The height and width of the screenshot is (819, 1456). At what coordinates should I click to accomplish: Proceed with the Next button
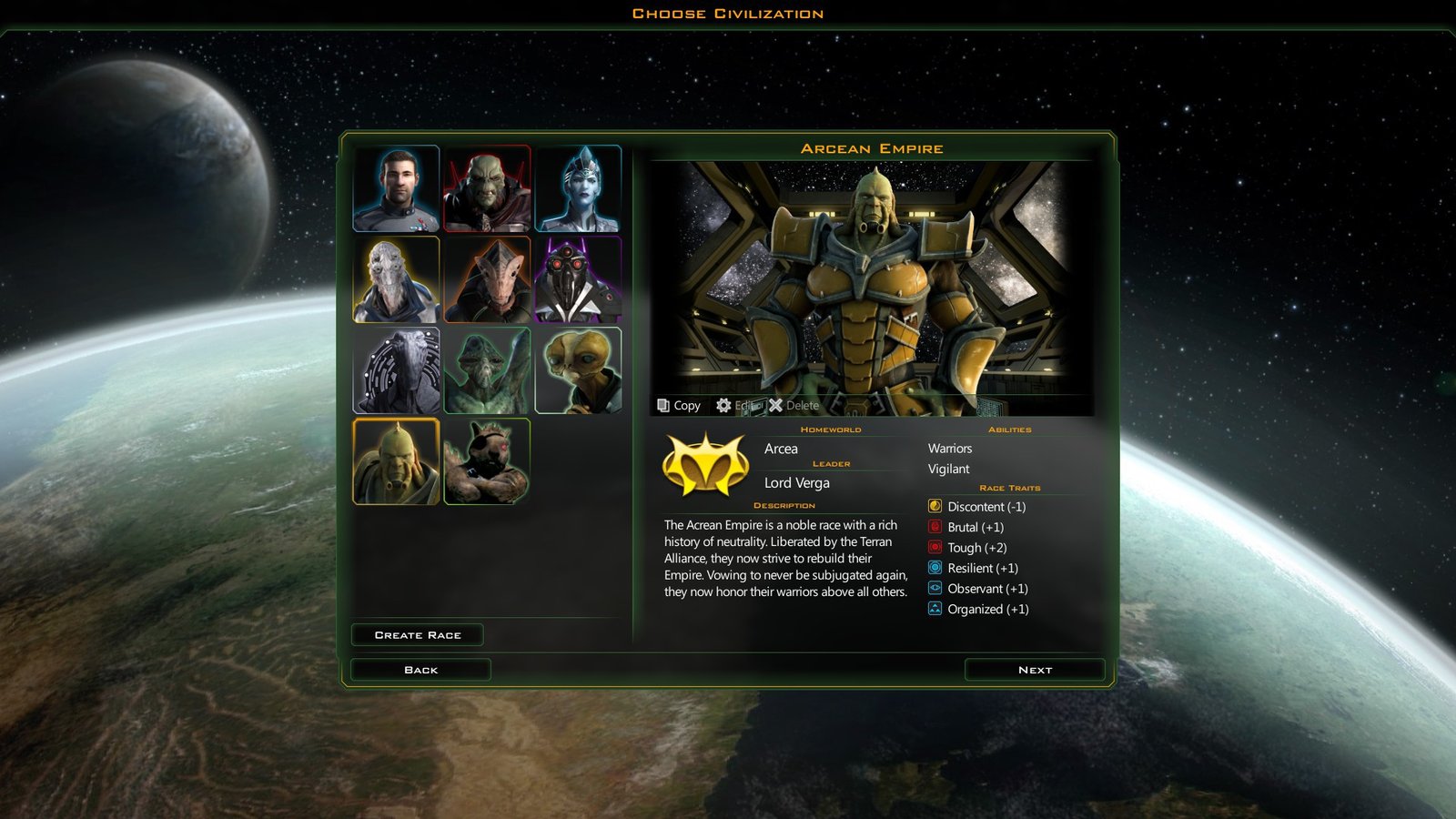point(1035,670)
